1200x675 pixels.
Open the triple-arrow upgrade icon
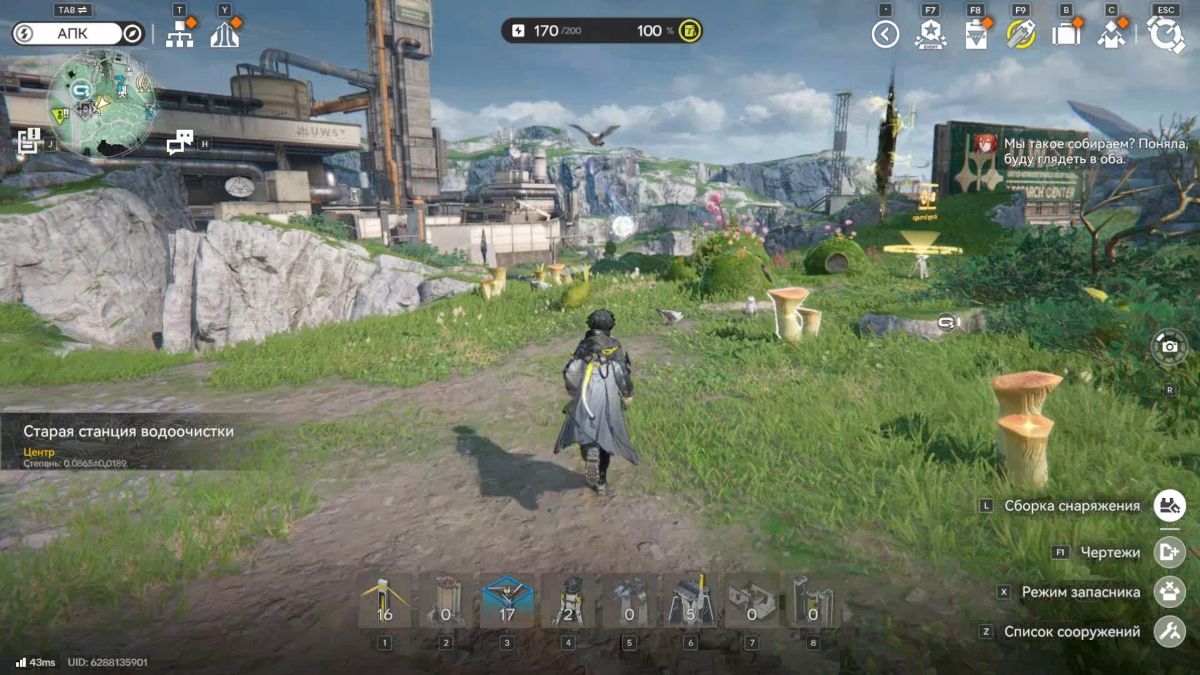[x=225, y=35]
